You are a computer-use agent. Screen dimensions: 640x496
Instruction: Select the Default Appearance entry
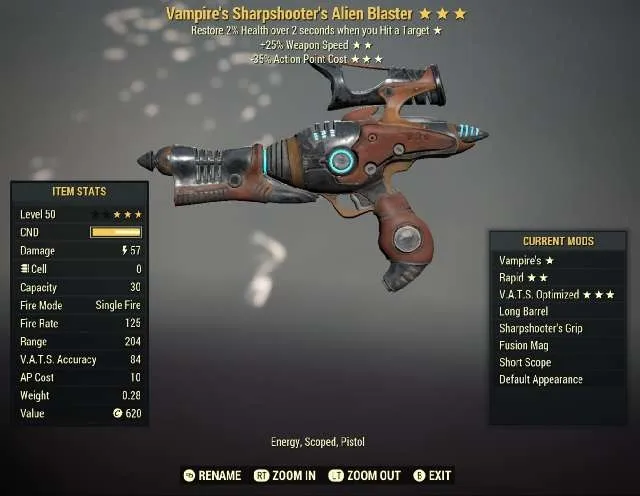541,379
